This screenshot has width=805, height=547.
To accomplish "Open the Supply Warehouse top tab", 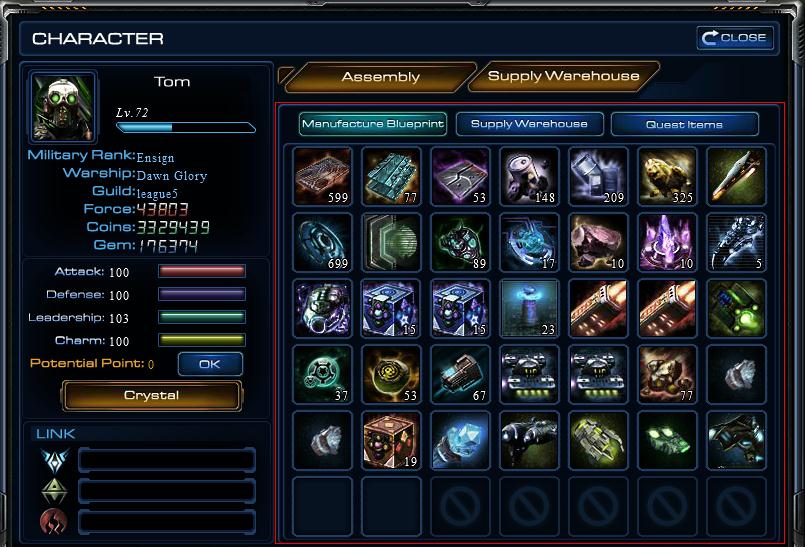I will point(563,77).
